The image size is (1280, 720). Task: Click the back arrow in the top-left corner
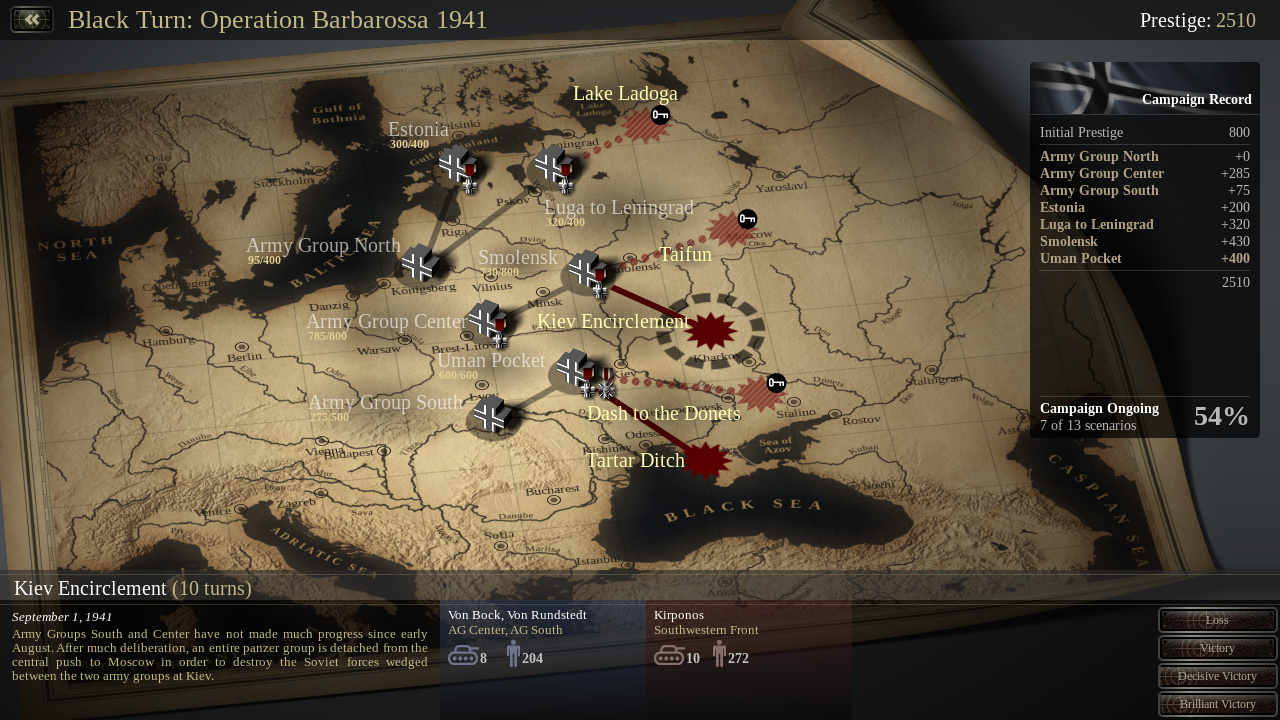coord(31,18)
